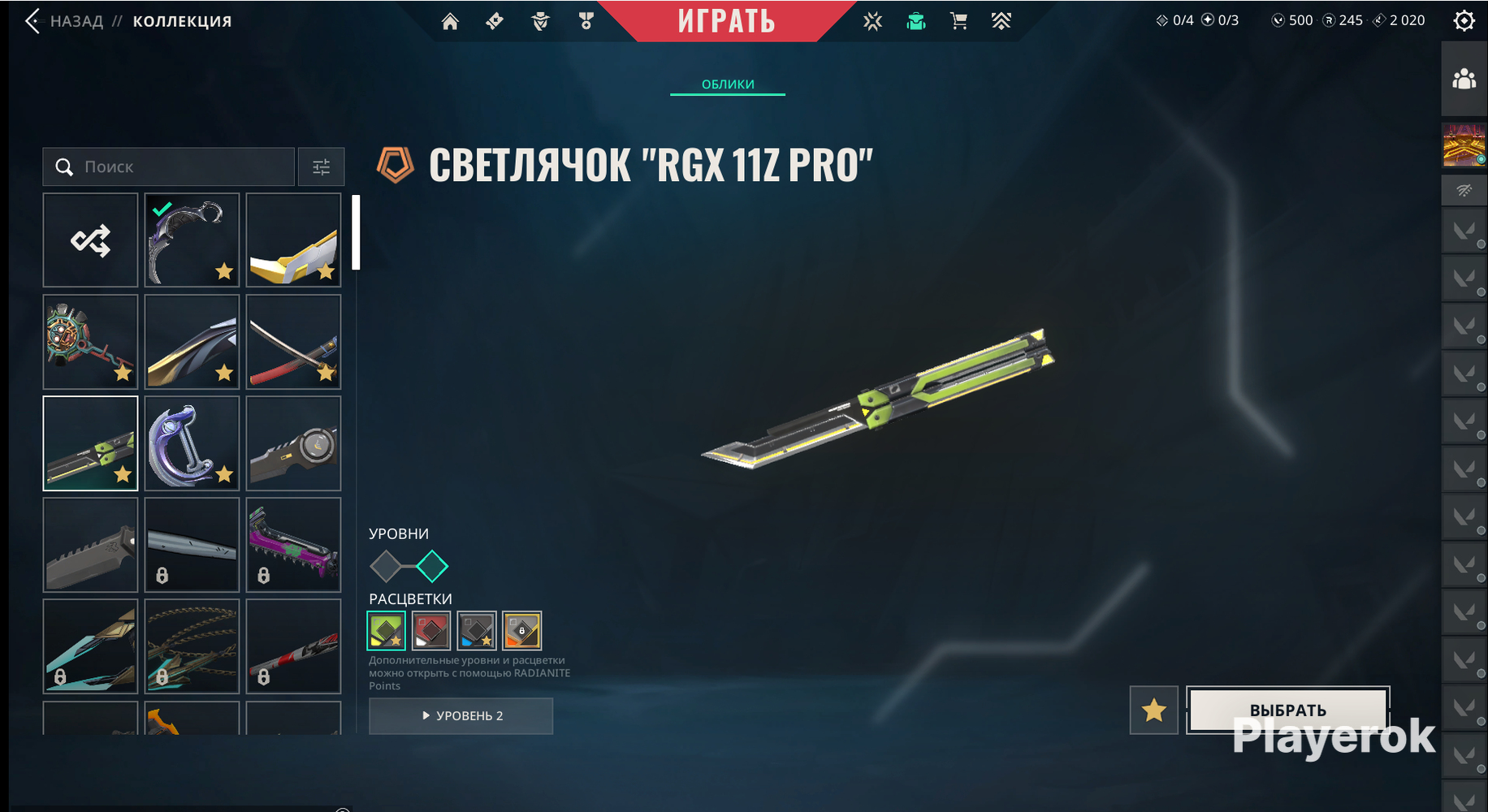The height and width of the screenshot is (812, 1488).
Task: Choose the red color variant
Action: [x=431, y=631]
